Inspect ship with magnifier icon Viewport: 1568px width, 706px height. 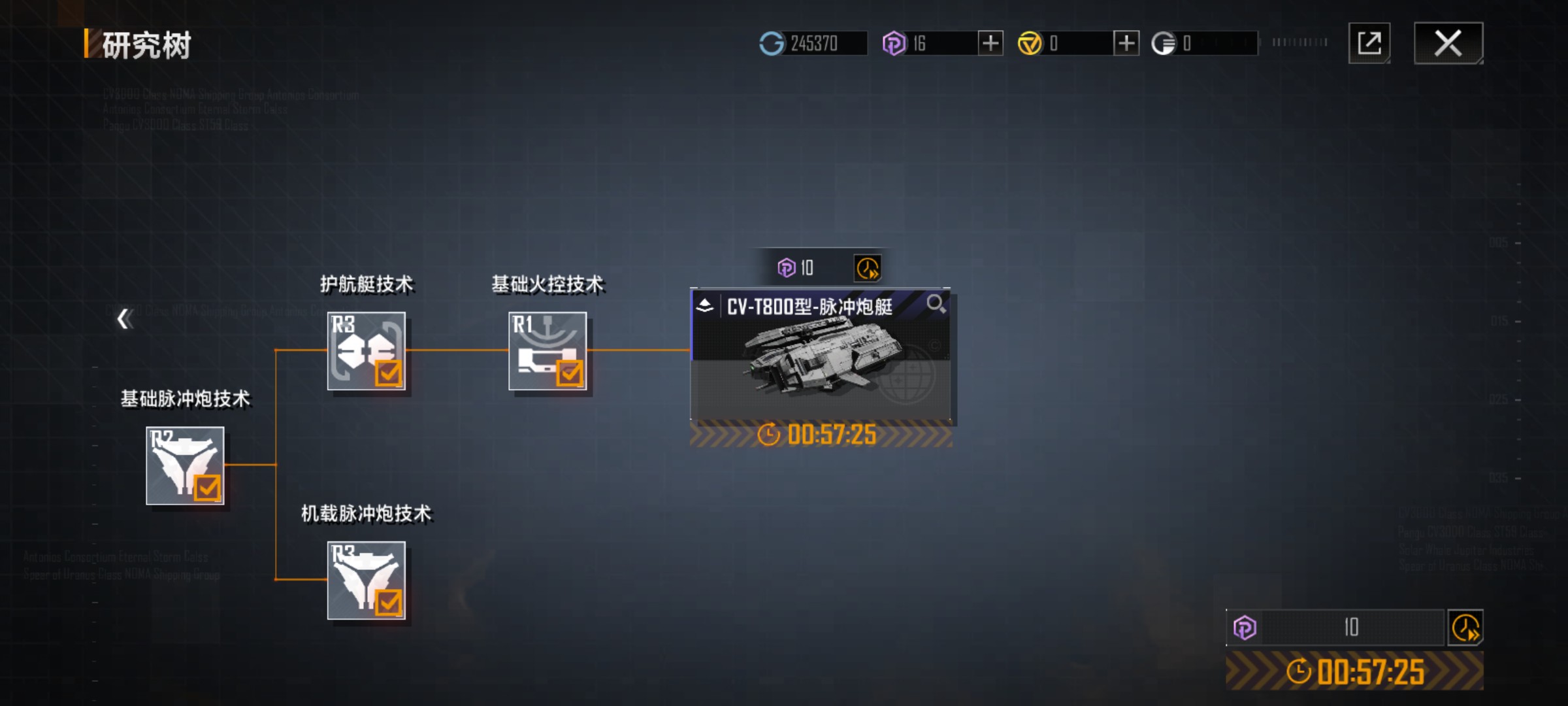tap(936, 304)
